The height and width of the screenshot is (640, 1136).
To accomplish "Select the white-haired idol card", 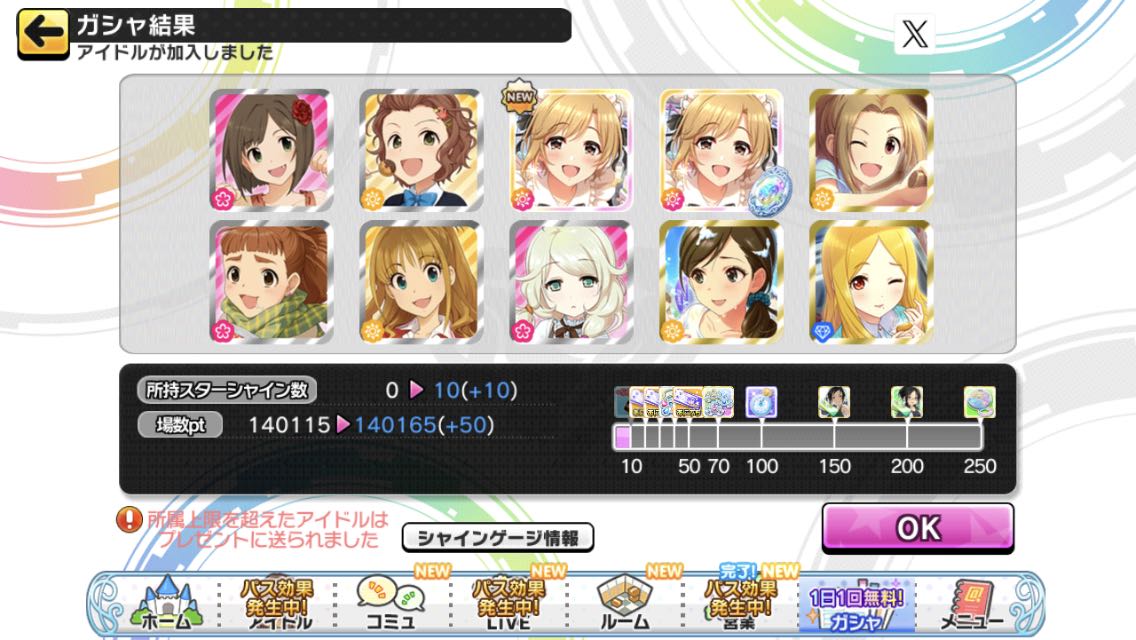I will [571, 282].
